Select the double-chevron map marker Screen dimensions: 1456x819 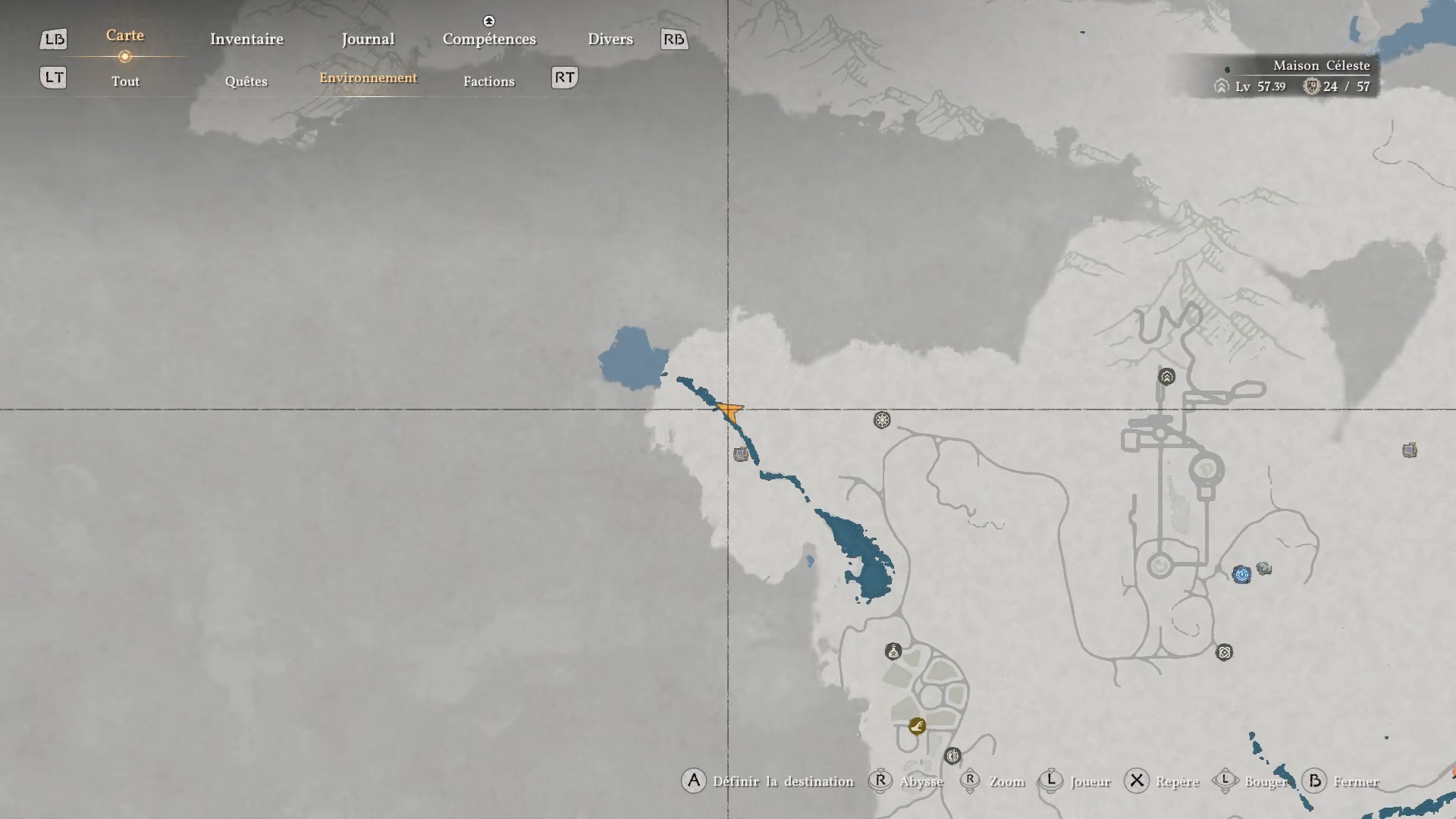pyautogui.click(x=1166, y=376)
